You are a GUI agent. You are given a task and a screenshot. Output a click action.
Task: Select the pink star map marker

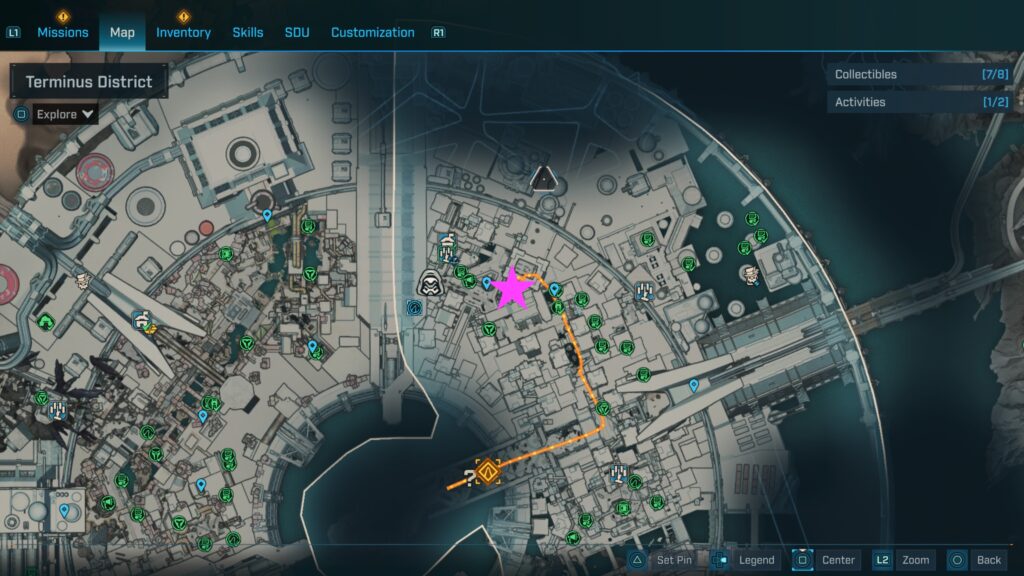click(513, 287)
